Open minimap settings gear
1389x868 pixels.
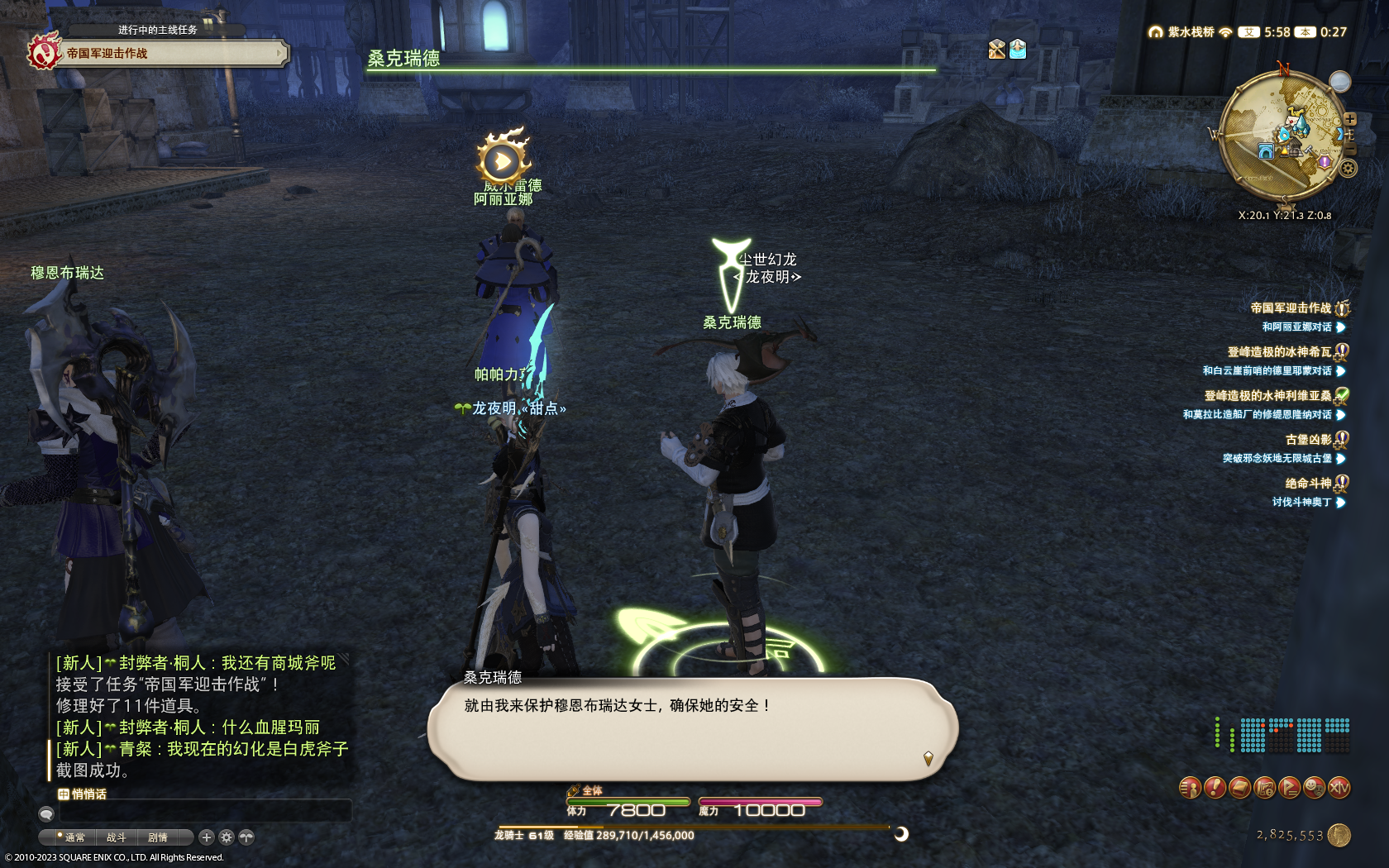click(1348, 169)
